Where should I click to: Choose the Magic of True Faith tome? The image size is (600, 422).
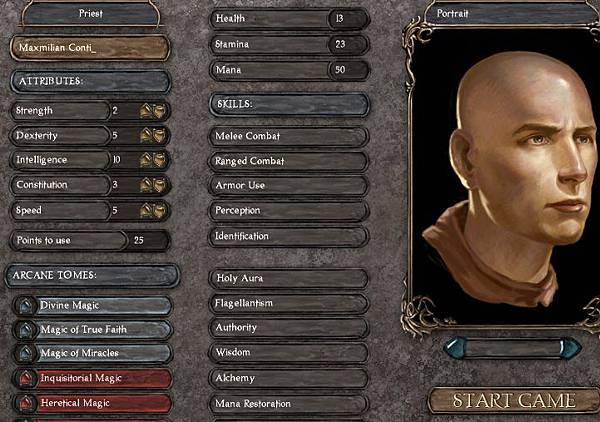(x=92, y=329)
